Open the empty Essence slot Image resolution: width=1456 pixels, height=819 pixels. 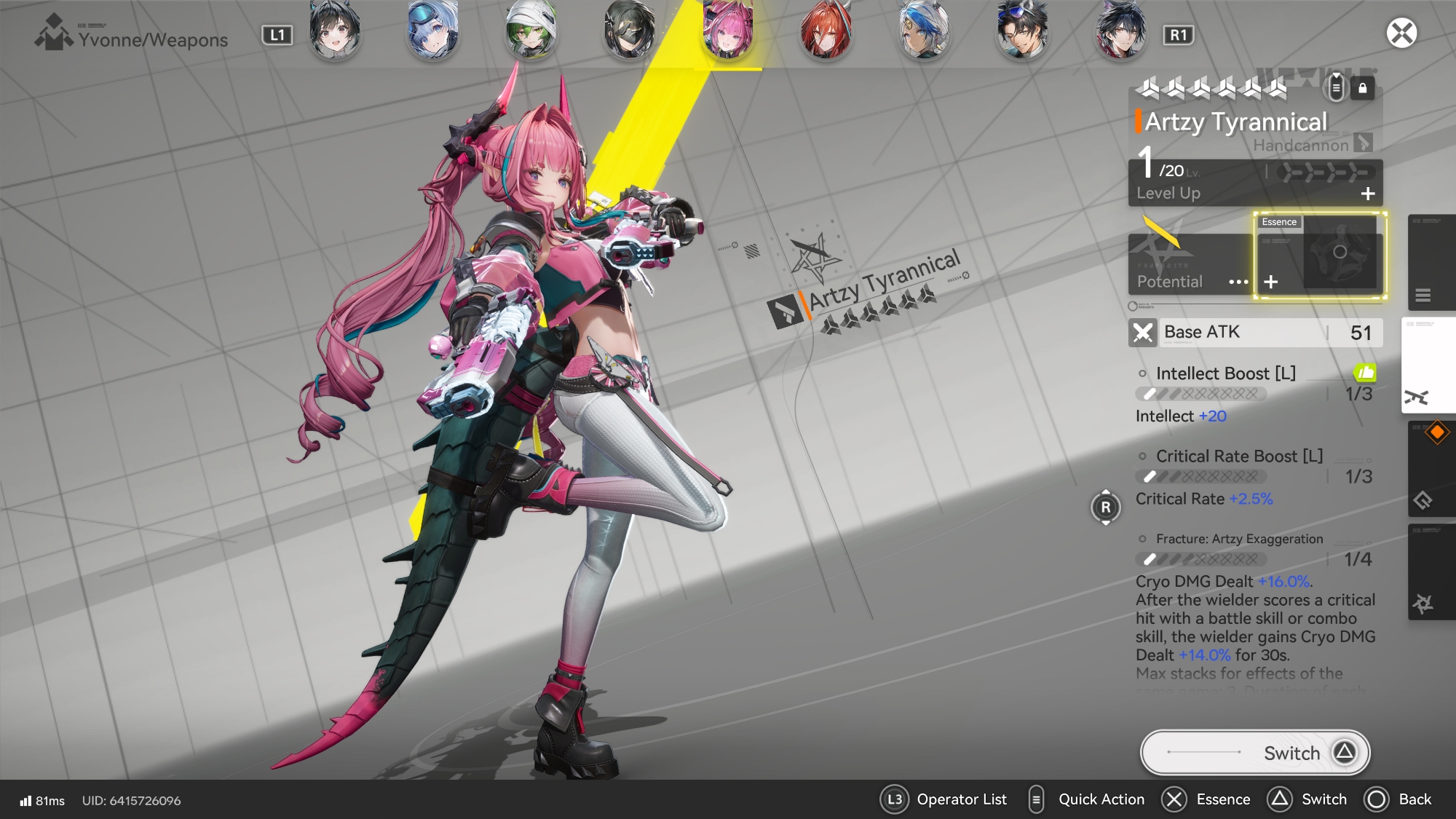pyautogui.click(x=1319, y=256)
